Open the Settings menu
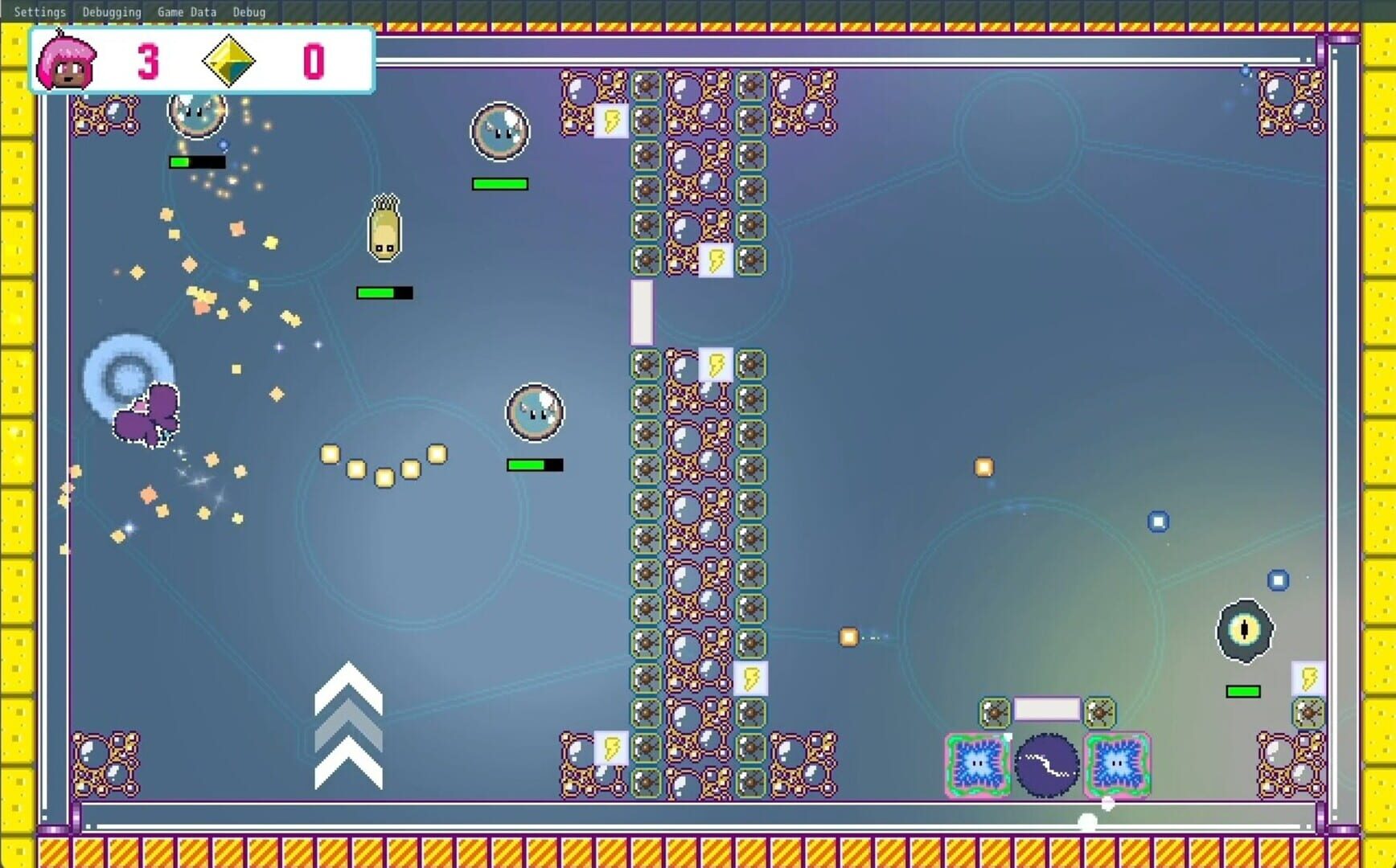 [x=39, y=11]
